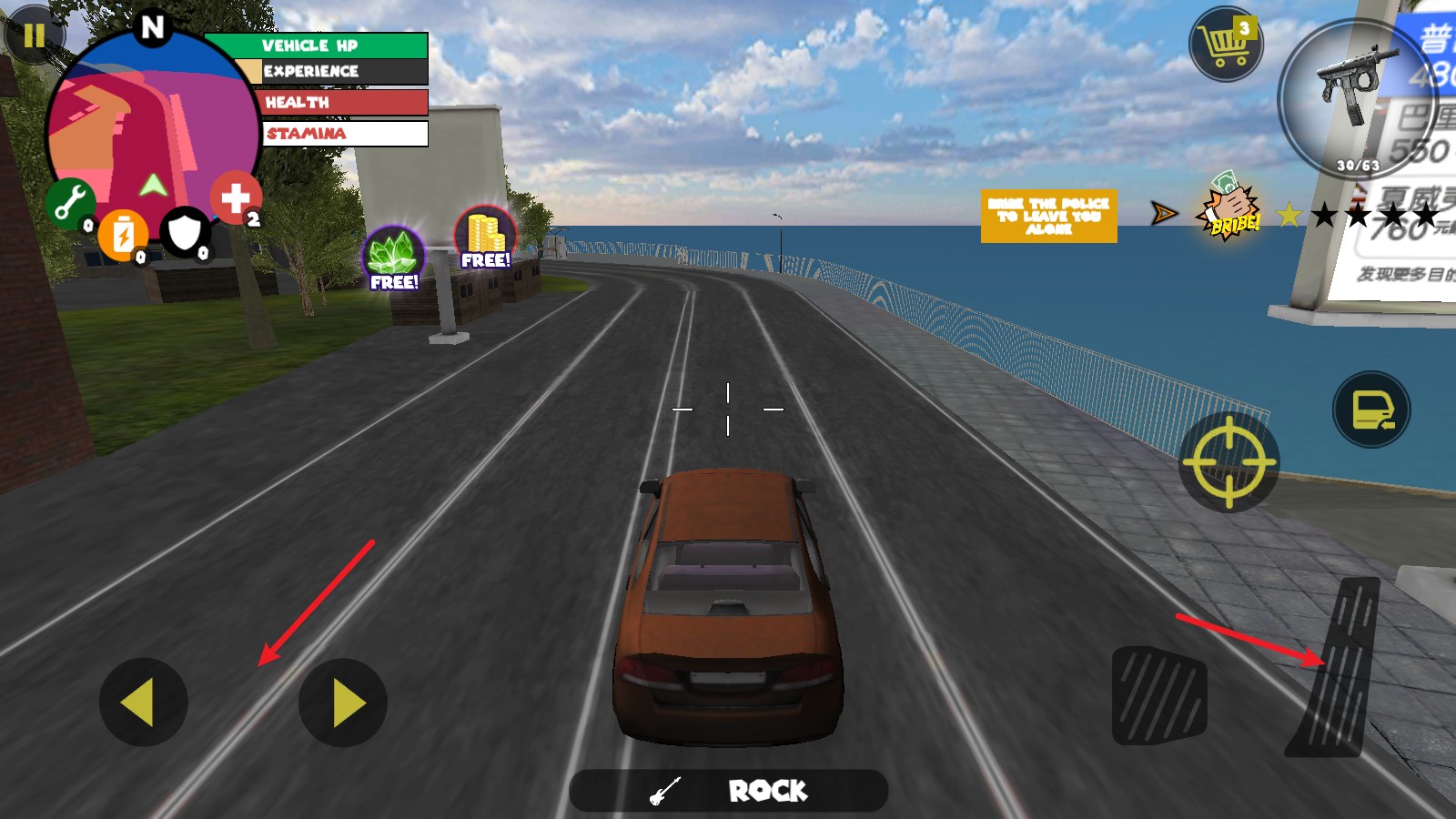
Task: Claim the free green gems
Action: tap(394, 258)
